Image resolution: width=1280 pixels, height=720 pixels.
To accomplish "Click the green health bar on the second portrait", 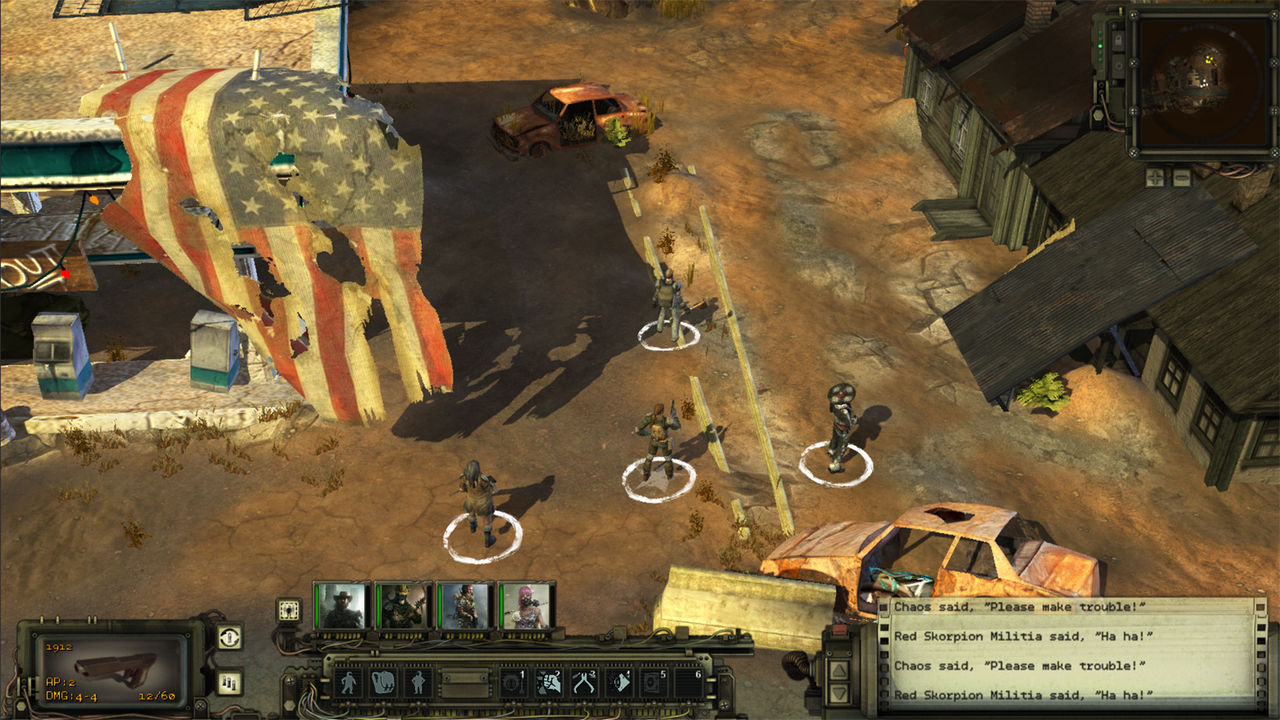I will coord(377,606).
